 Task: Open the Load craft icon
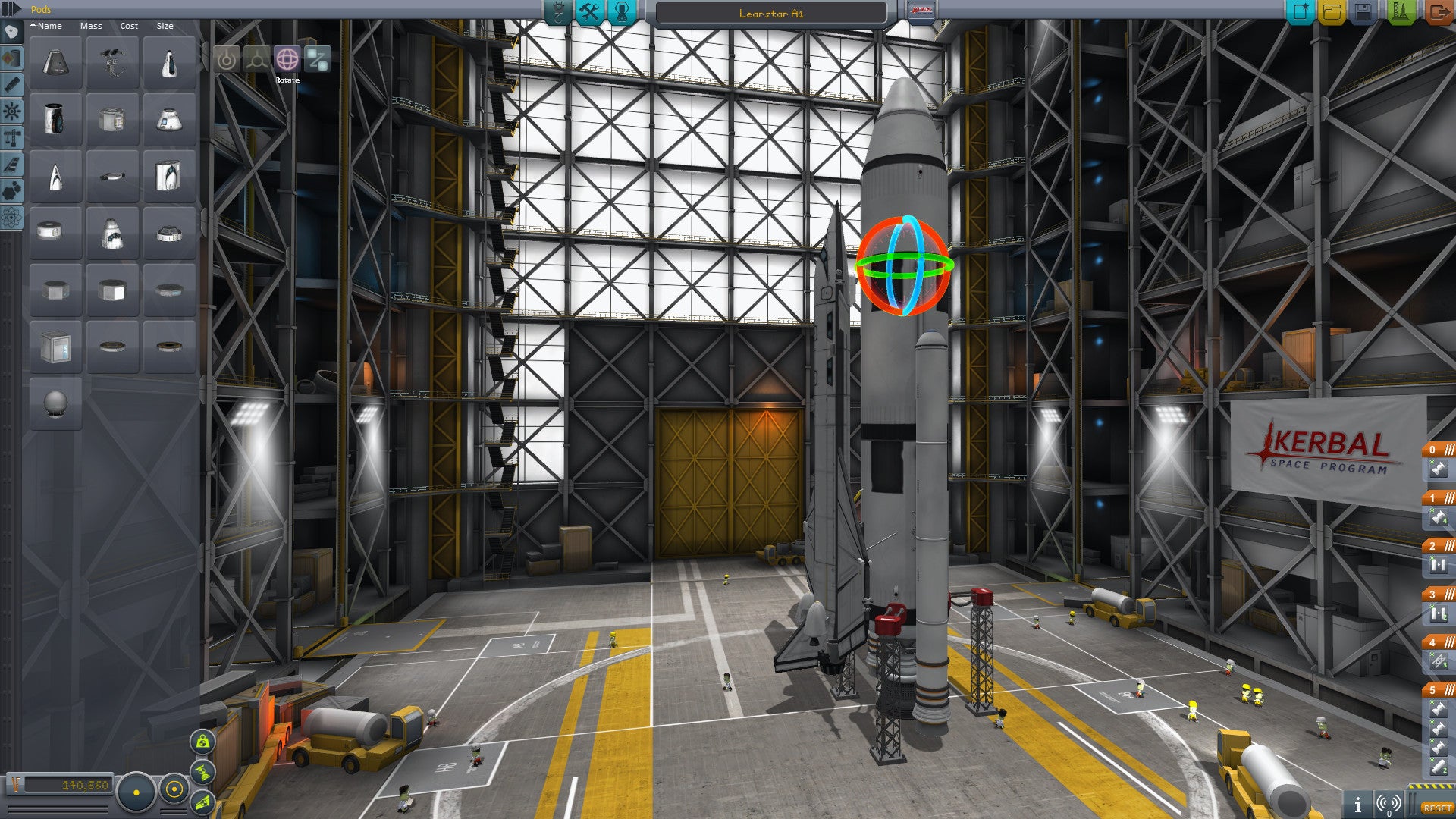1332,11
